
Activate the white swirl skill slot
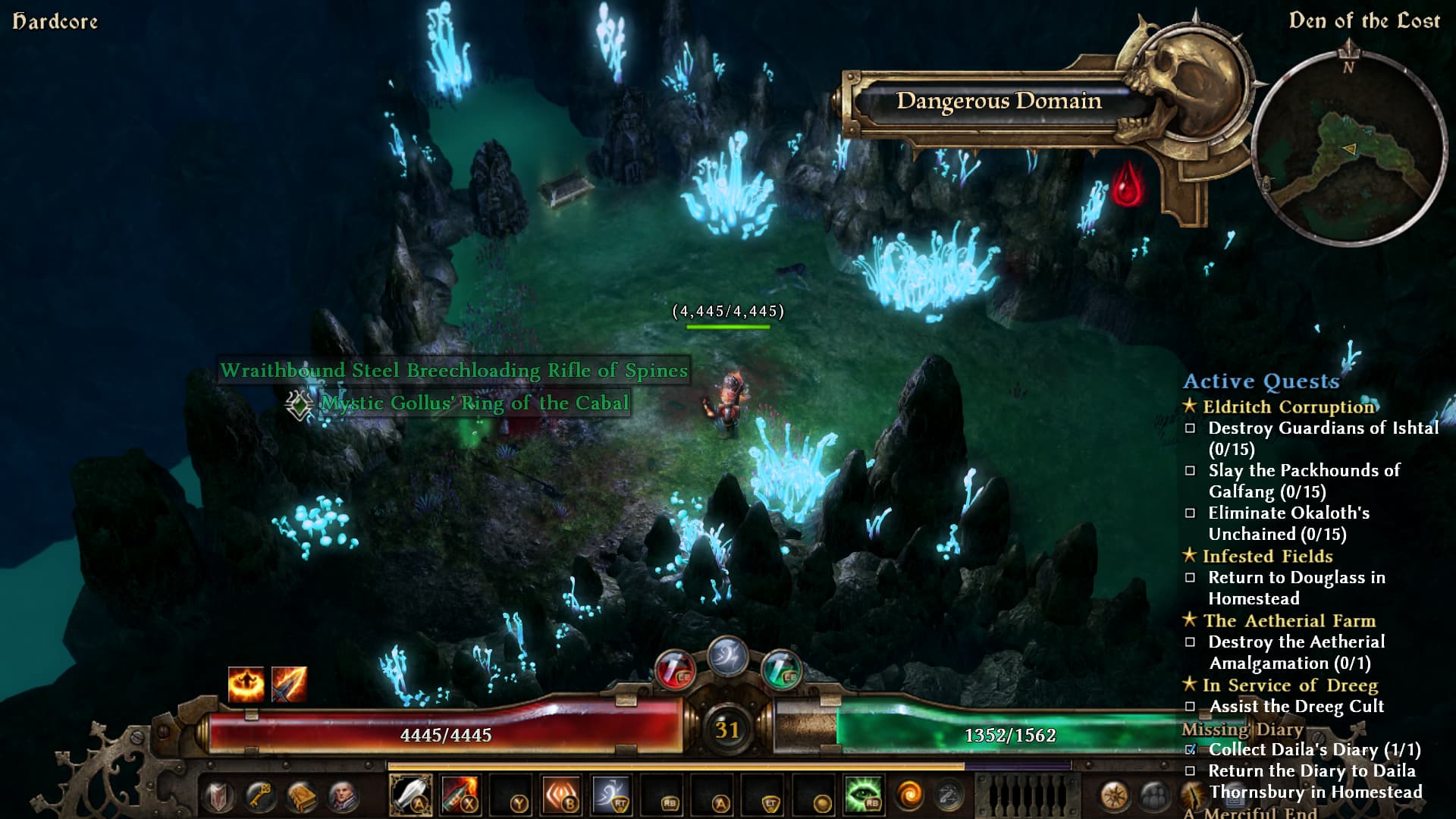[x=610, y=796]
